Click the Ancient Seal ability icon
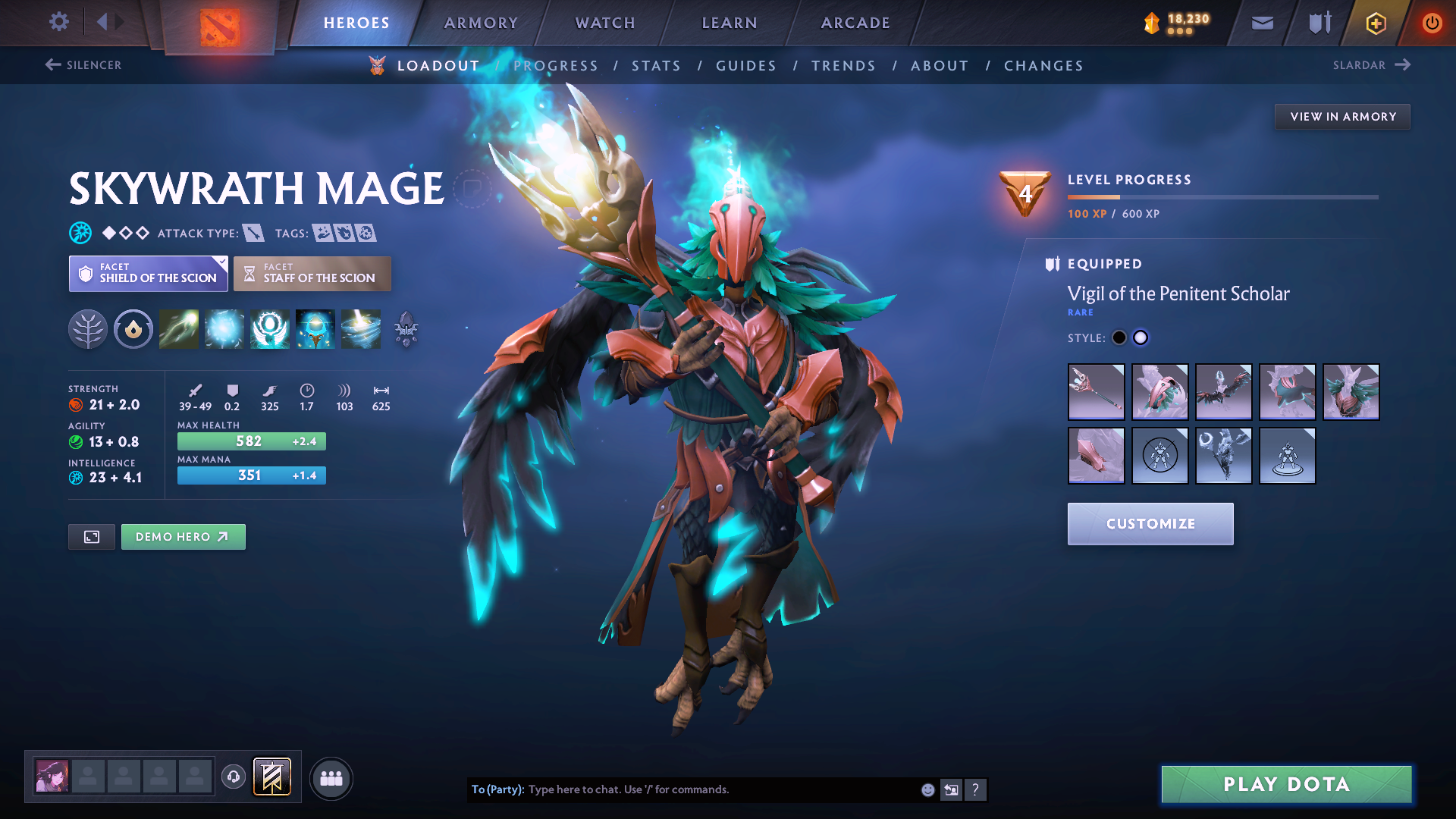Image resolution: width=1456 pixels, height=819 pixels. tap(270, 329)
